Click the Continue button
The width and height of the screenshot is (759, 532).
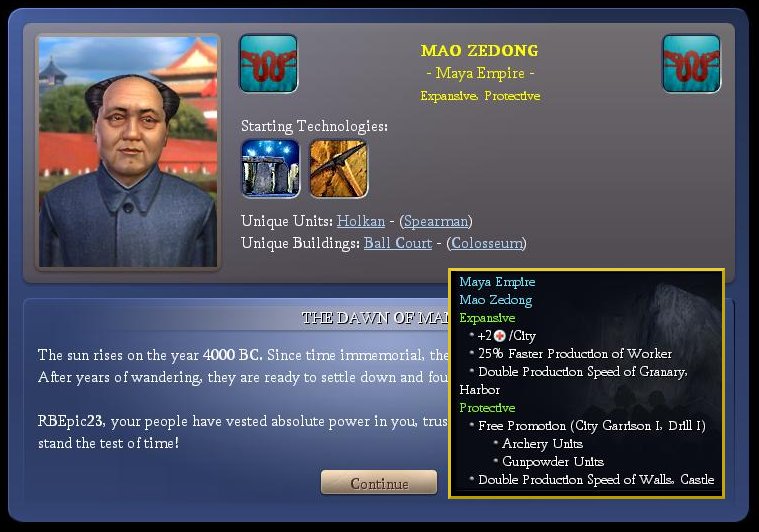[x=379, y=483]
